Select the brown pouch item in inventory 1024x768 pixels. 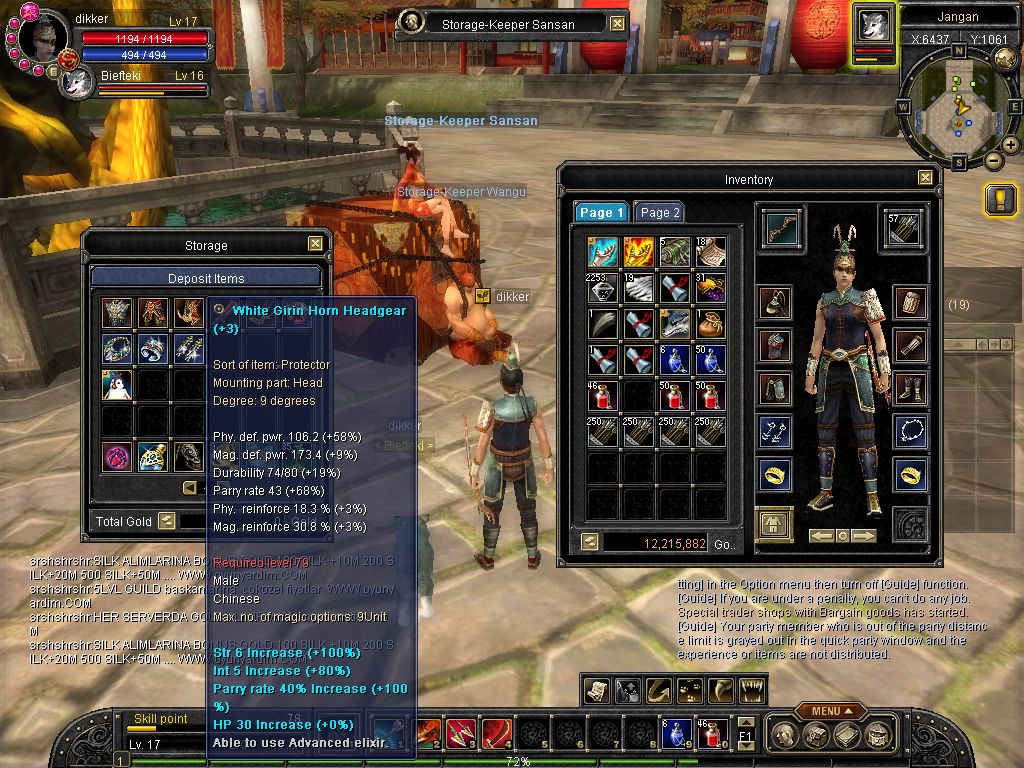tap(709, 322)
